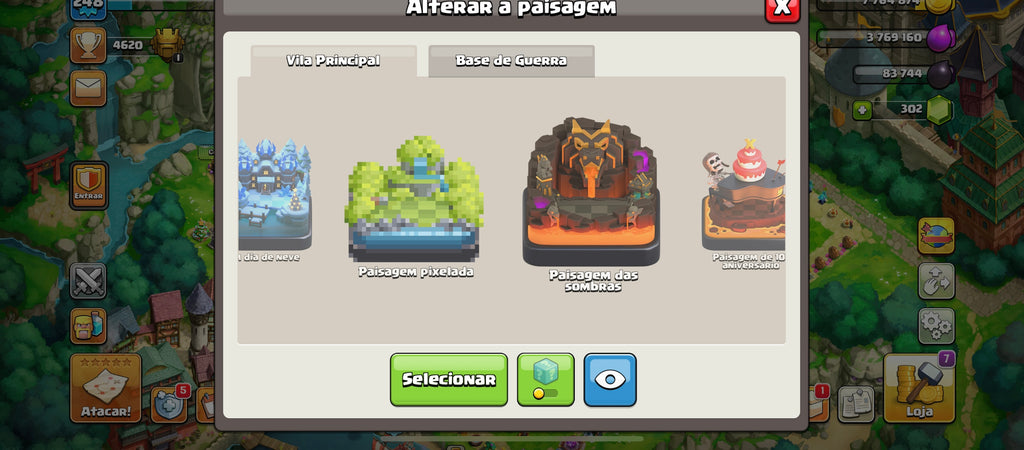
Task: Open the mail envelope inbox
Action: tap(88, 91)
